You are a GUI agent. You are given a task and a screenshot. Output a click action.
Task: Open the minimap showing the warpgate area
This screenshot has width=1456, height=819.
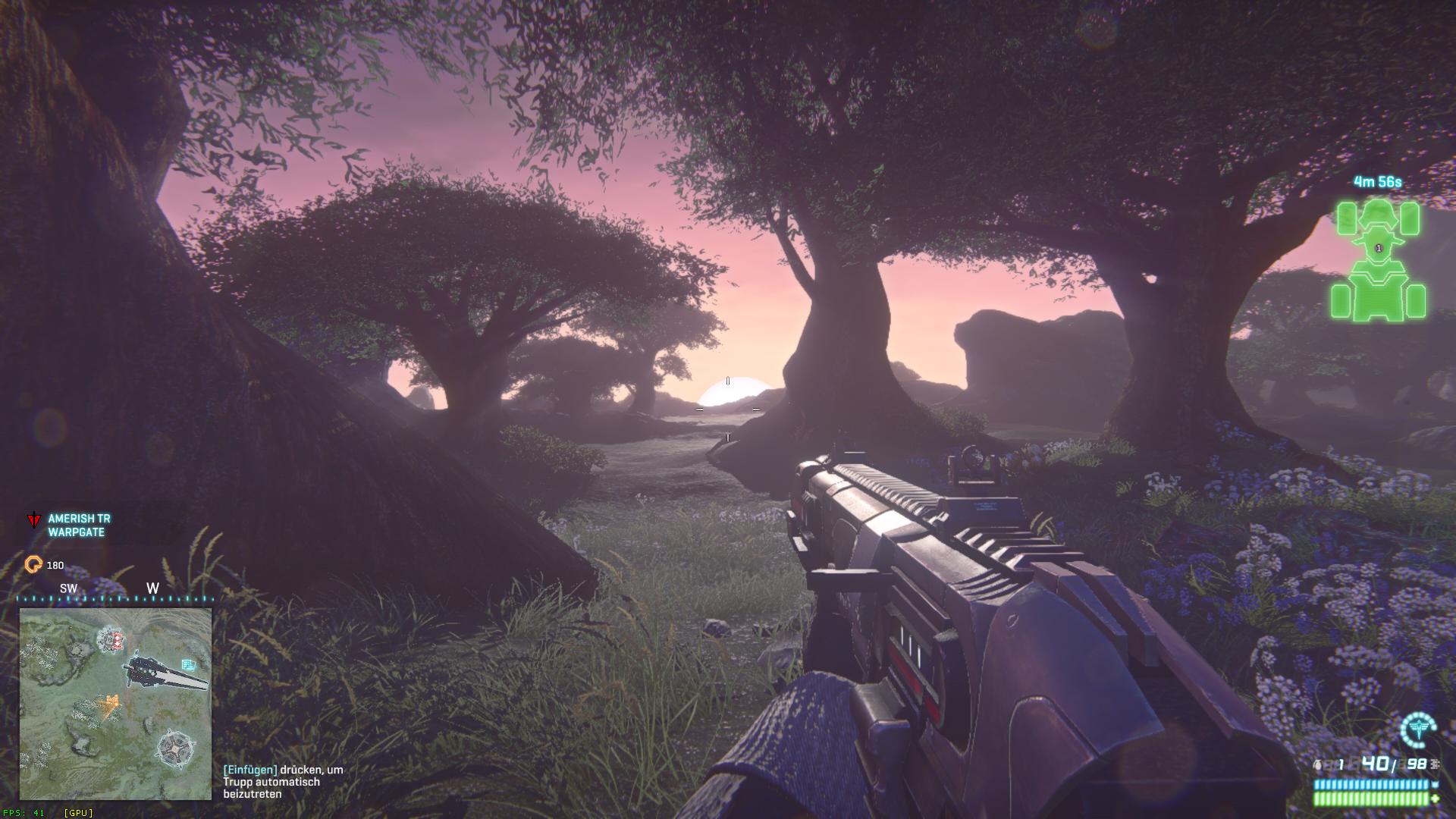point(115,704)
